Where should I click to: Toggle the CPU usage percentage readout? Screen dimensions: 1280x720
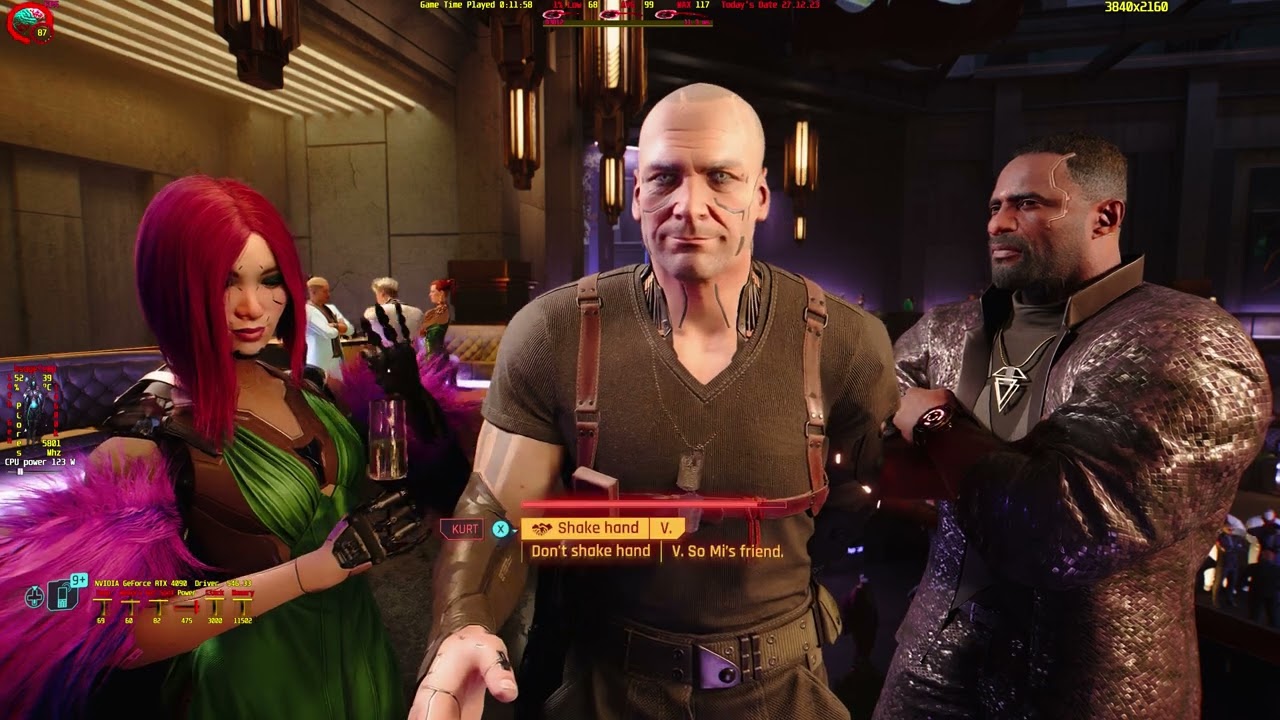click(18, 382)
